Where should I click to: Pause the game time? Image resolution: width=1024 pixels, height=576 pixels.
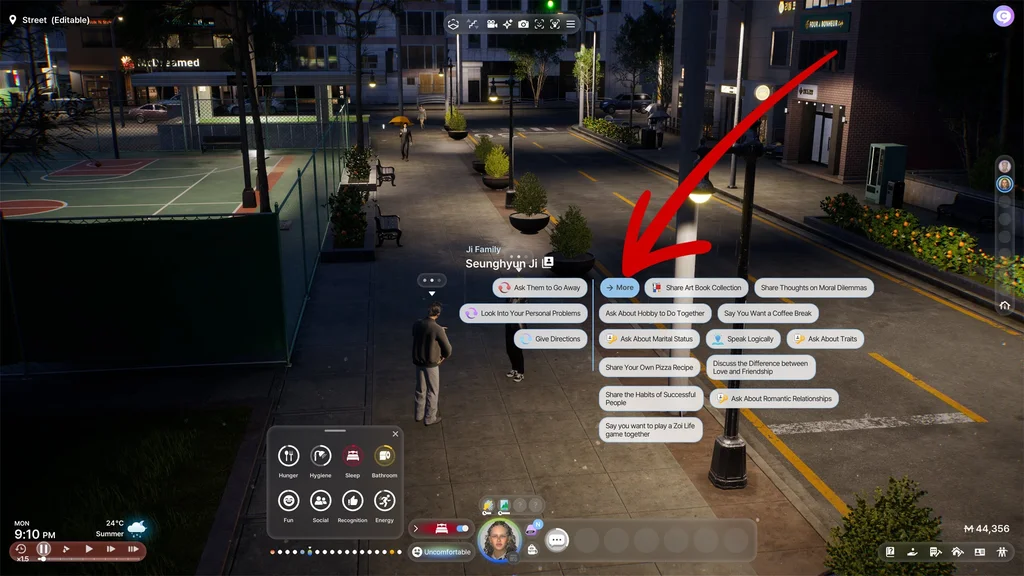point(44,549)
